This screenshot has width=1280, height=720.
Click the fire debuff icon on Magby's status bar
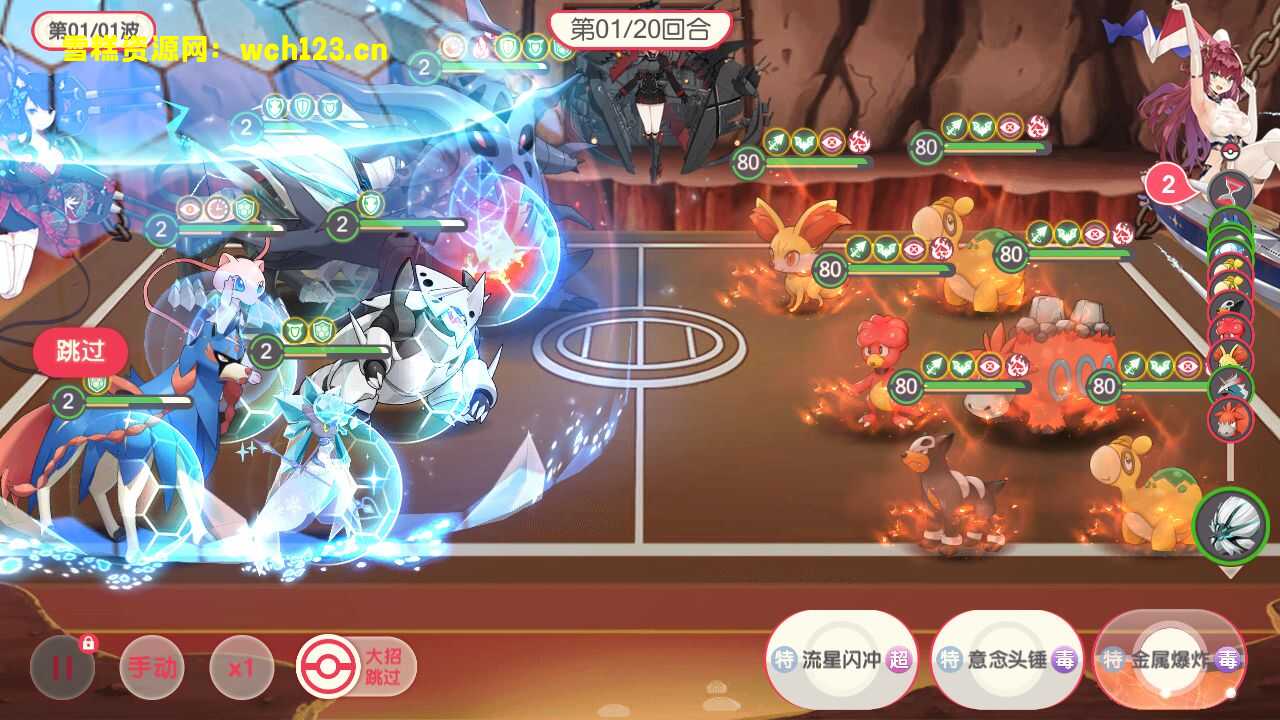[x=1017, y=366]
